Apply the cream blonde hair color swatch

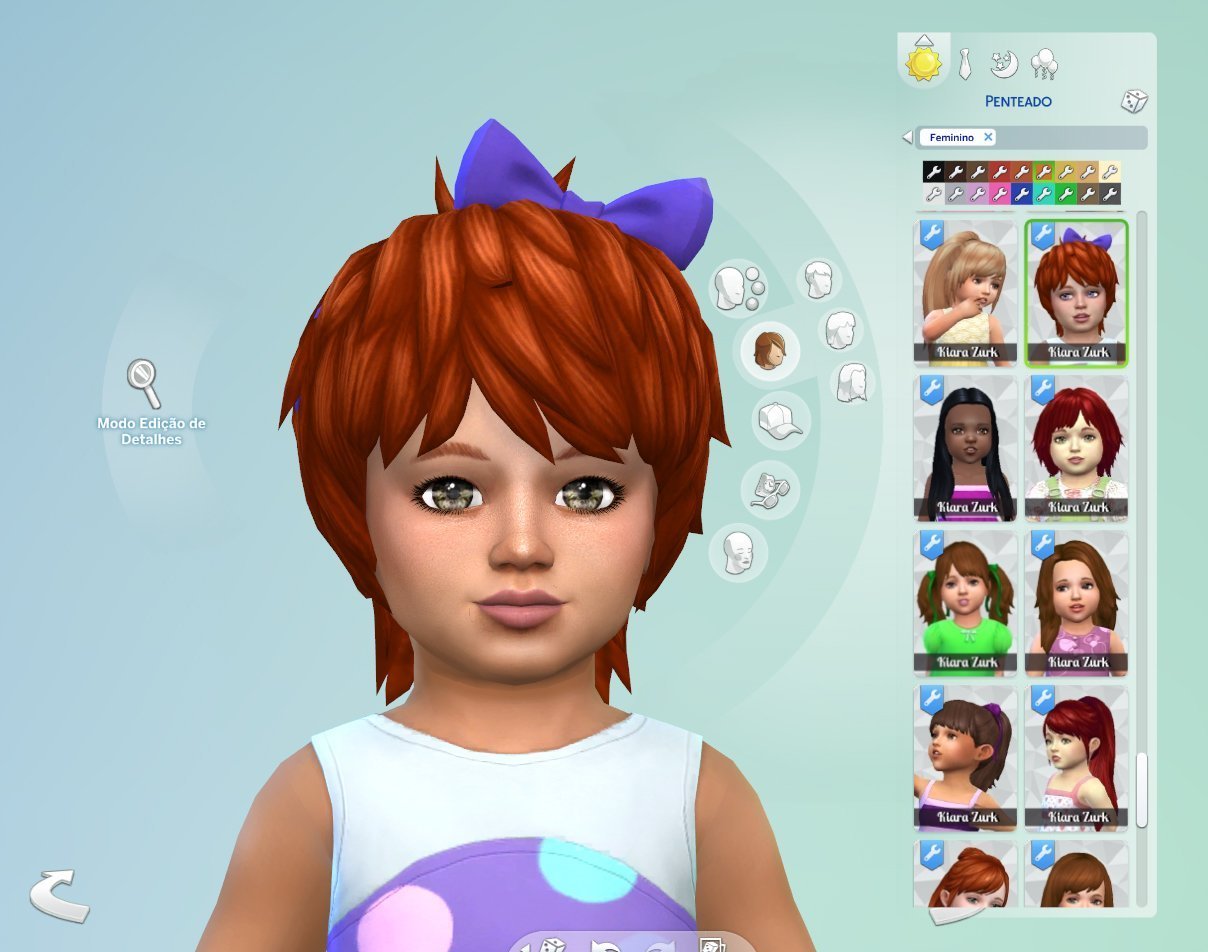(1110, 172)
